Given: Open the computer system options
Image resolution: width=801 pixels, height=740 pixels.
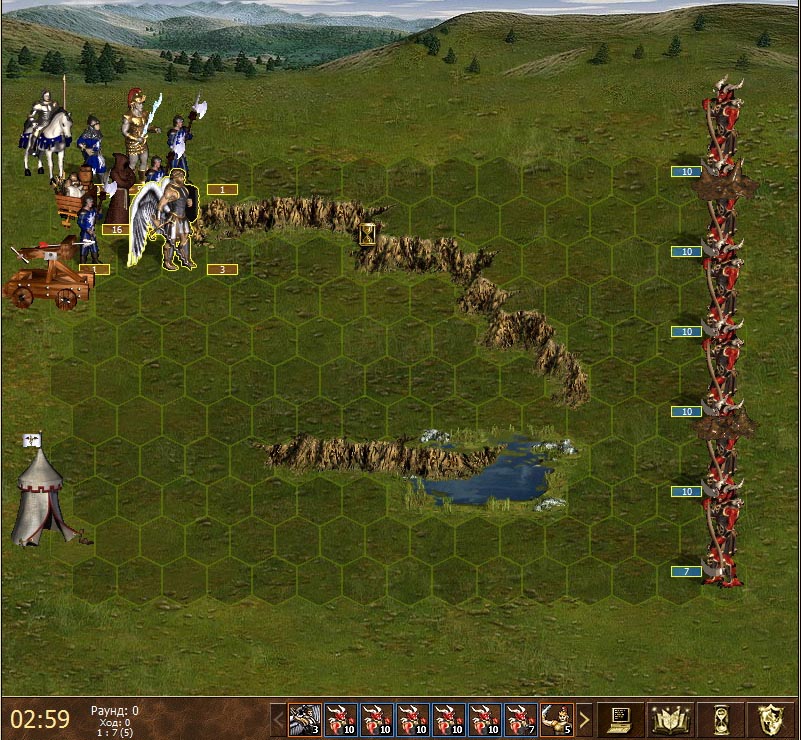Looking at the screenshot, I should click(621, 718).
